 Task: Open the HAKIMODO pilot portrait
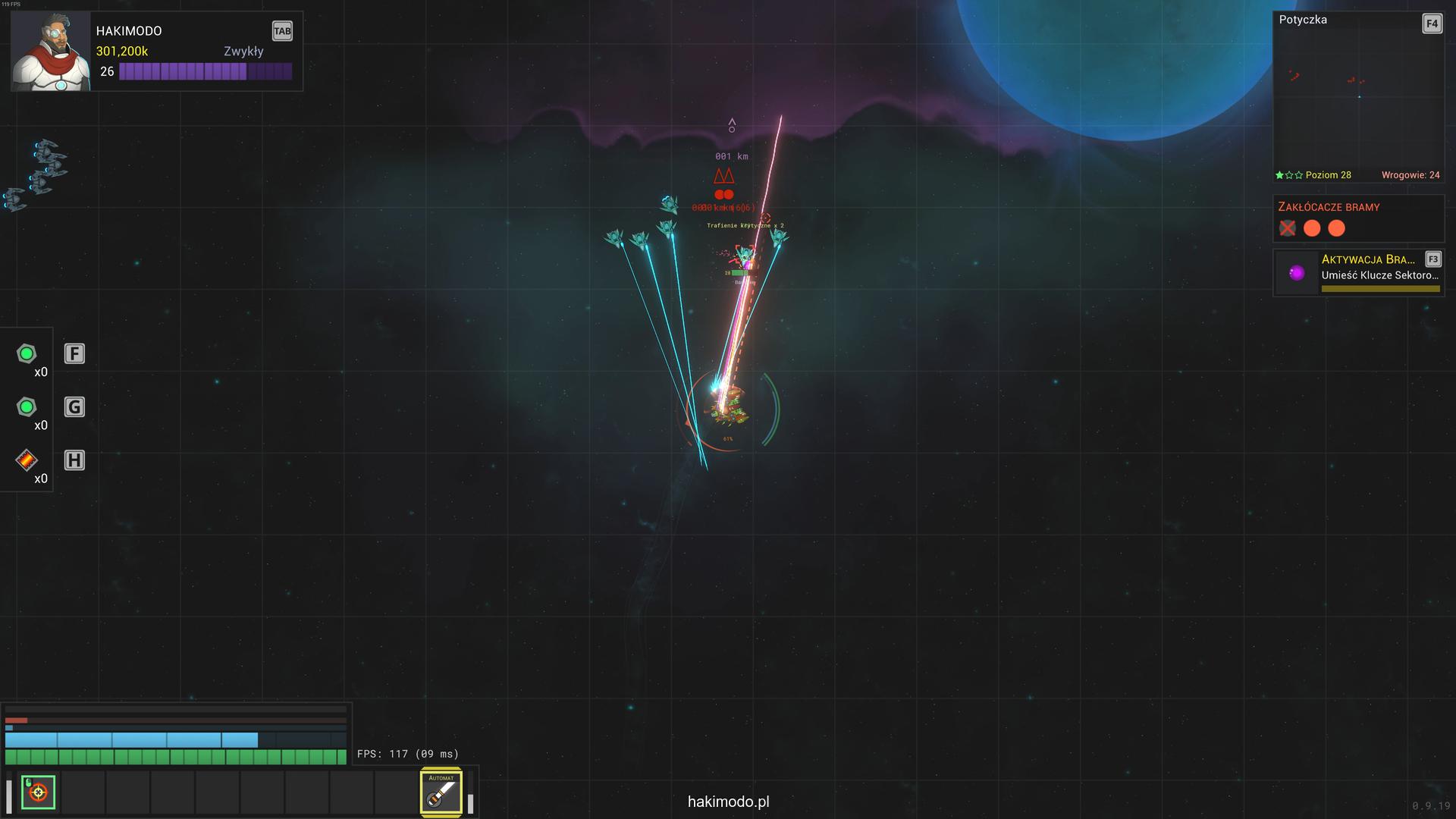(x=50, y=52)
